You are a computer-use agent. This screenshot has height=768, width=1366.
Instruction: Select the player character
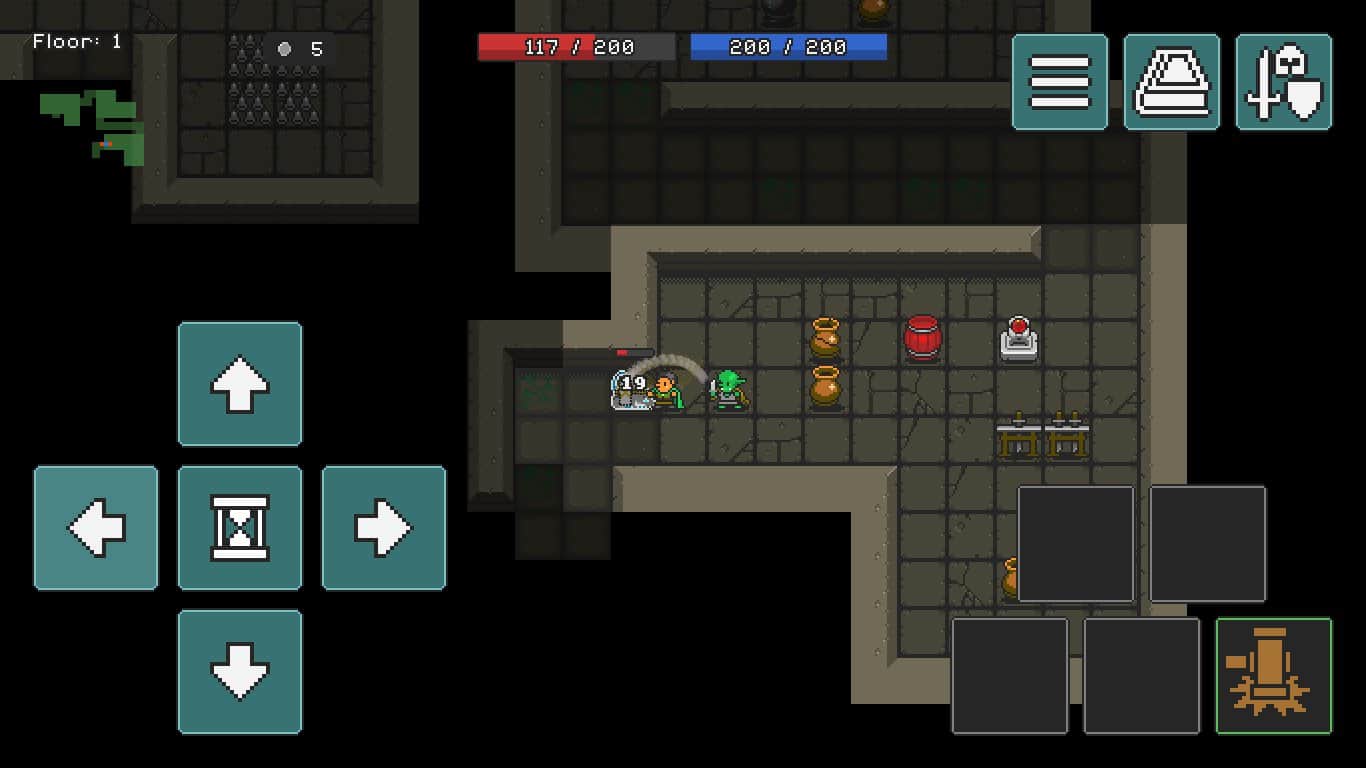665,390
